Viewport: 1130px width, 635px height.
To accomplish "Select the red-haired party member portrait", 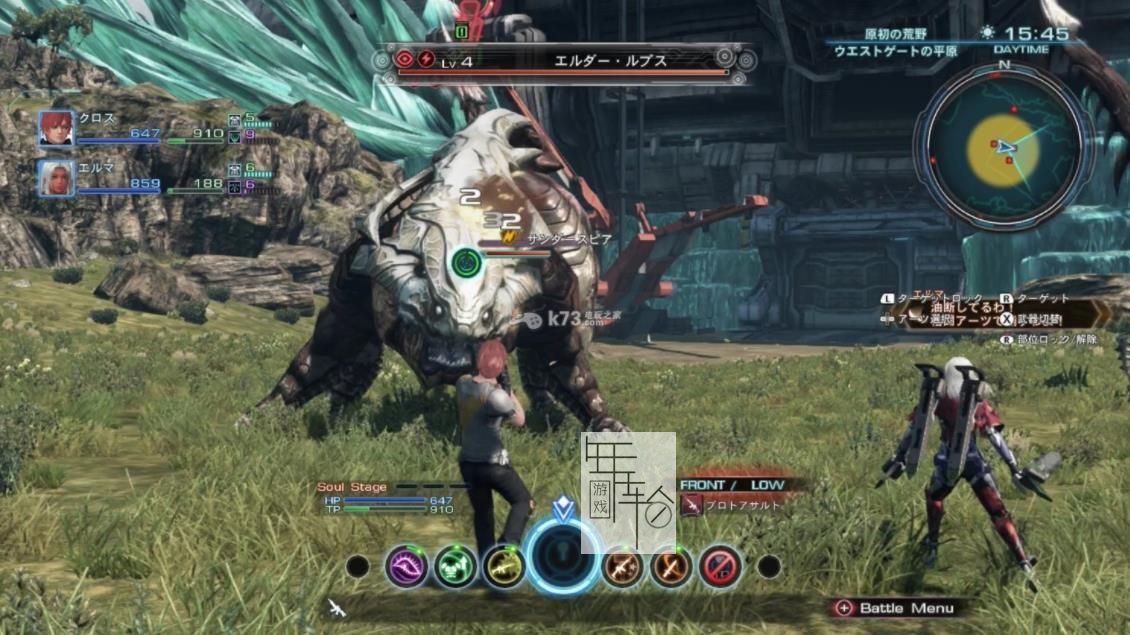I will click(x=56, y=129).
